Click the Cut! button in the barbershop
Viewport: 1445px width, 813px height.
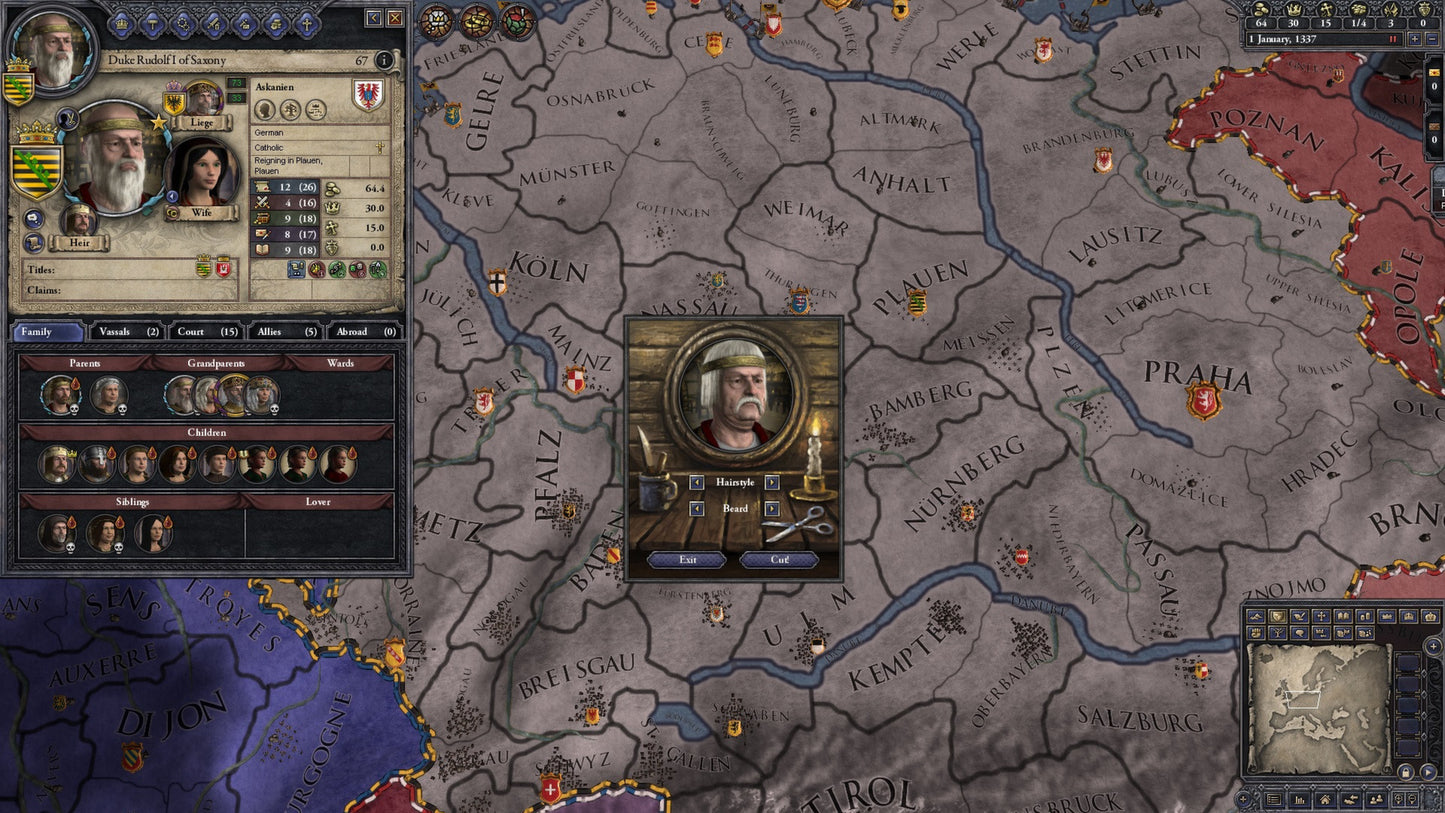[779, 560]
